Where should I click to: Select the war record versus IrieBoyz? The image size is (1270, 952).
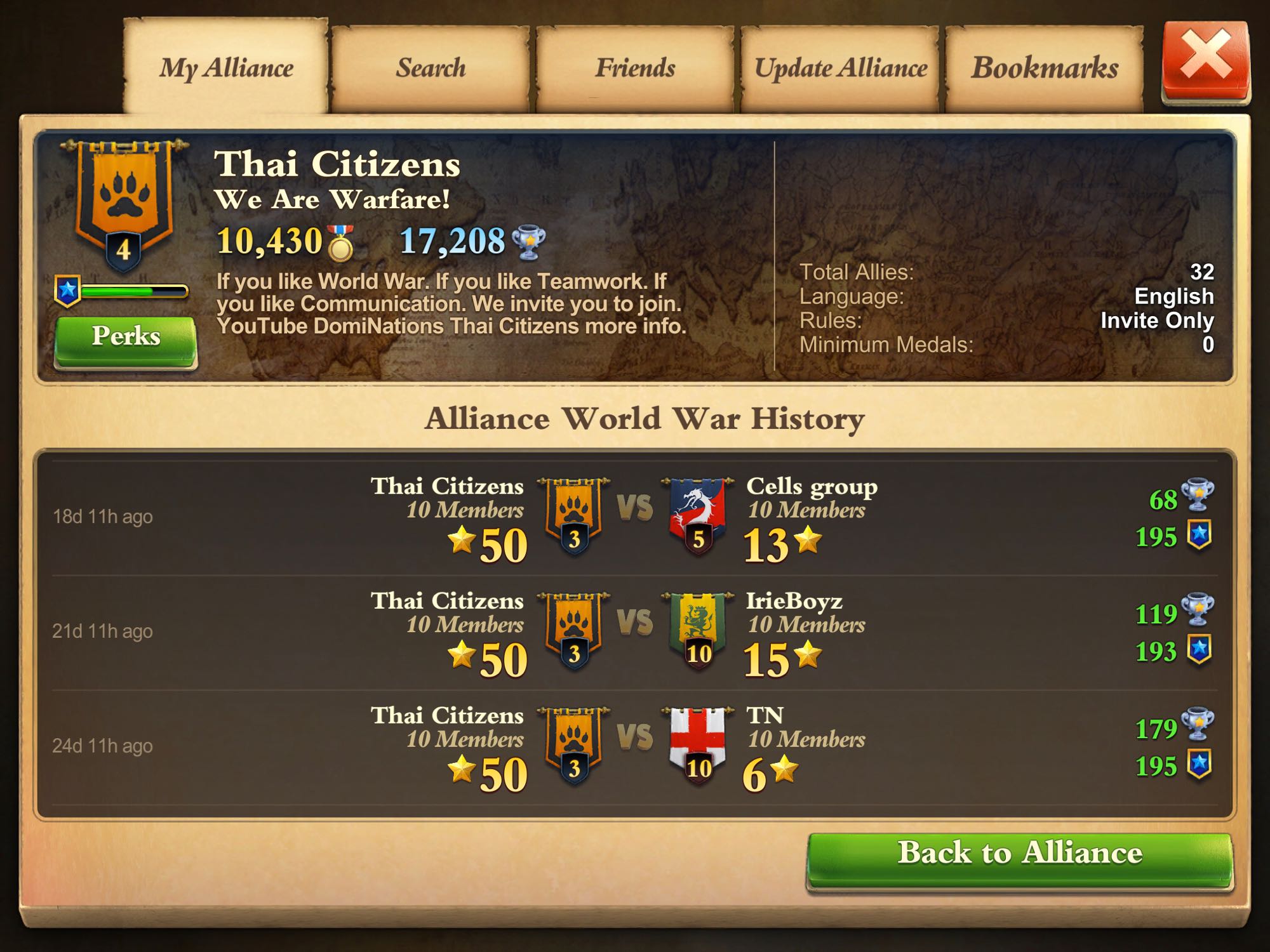(635, 632)
